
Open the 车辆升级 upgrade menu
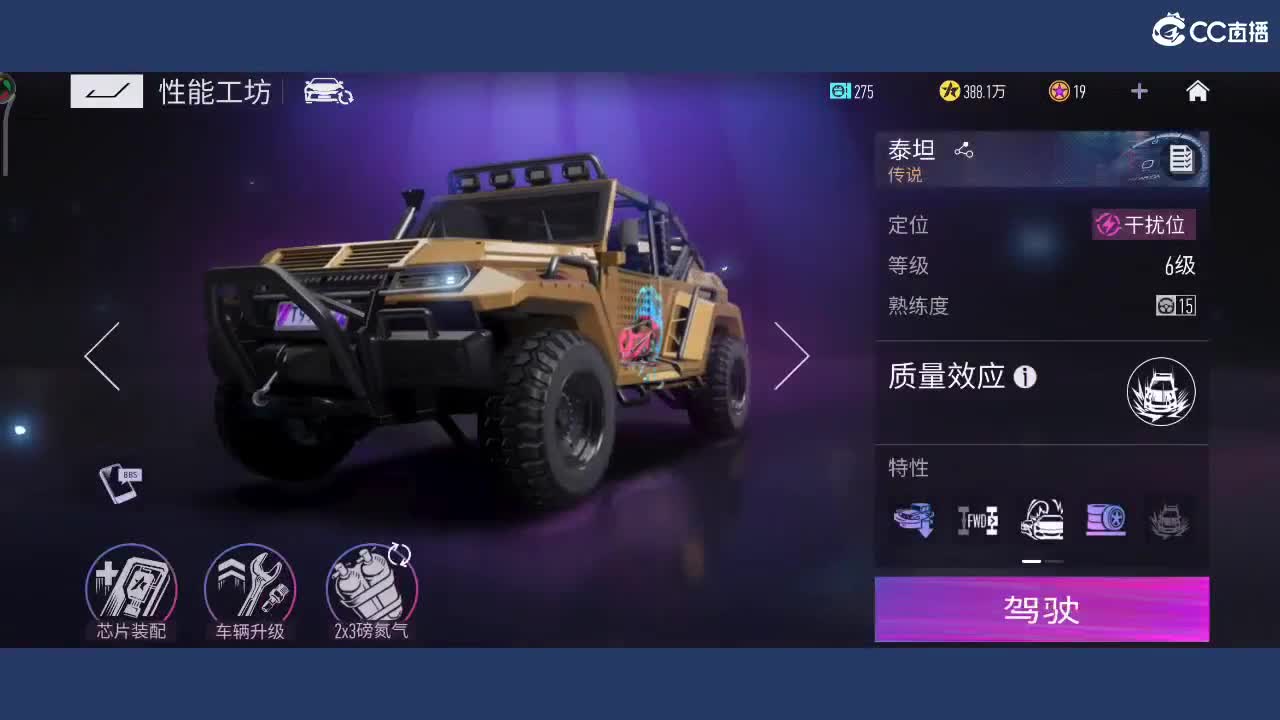click(250, 592)
